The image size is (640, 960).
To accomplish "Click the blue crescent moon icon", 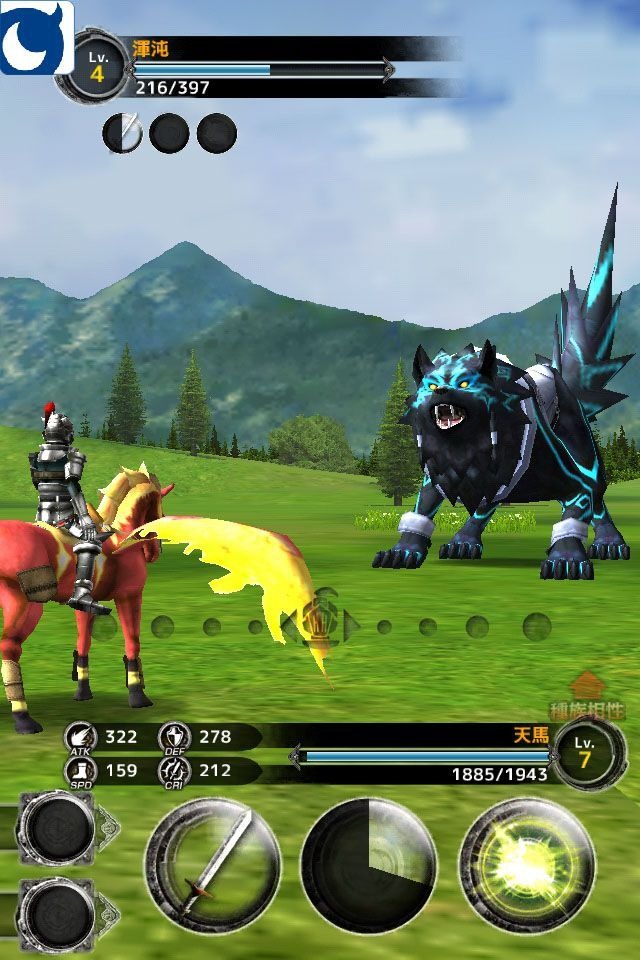I will [36, 37].
